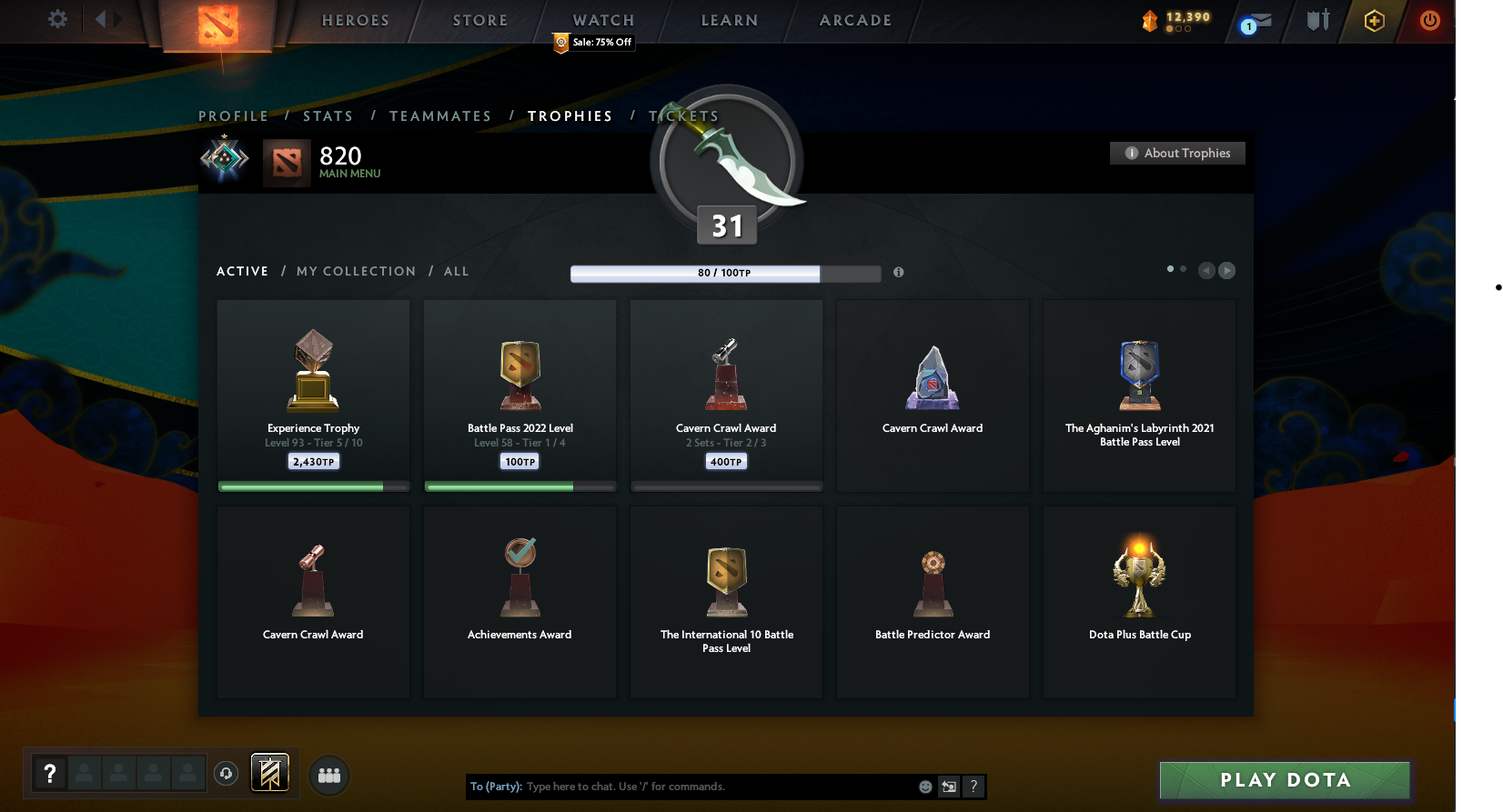1503x812 pixels.
Task: Click the gold Dota Plus hexagon icon
Action: 1374,20
